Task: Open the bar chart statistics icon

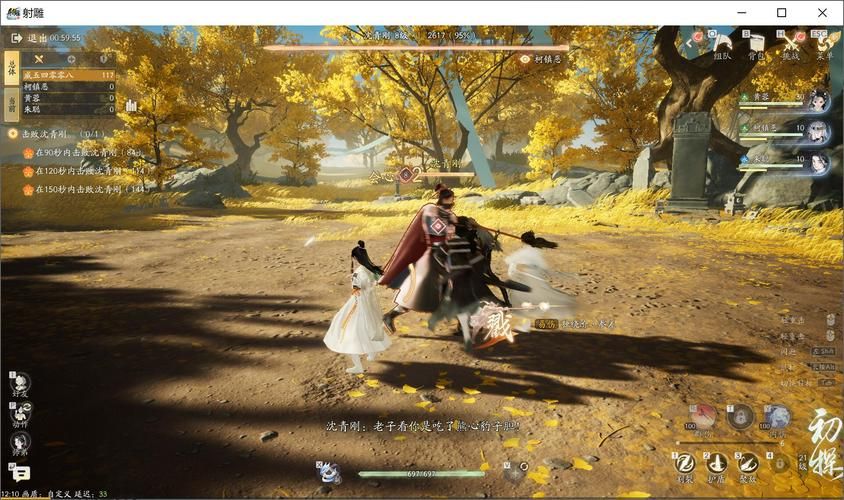Action: pyautogui.click(x=131, y=104)
